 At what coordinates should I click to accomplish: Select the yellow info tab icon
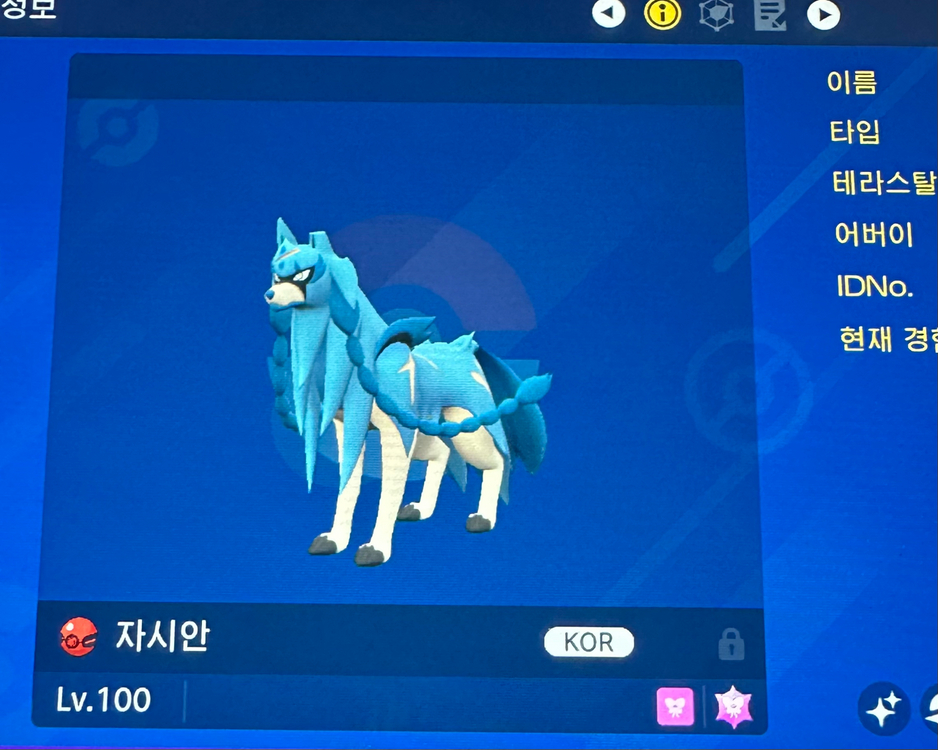[x=662, y=13]
